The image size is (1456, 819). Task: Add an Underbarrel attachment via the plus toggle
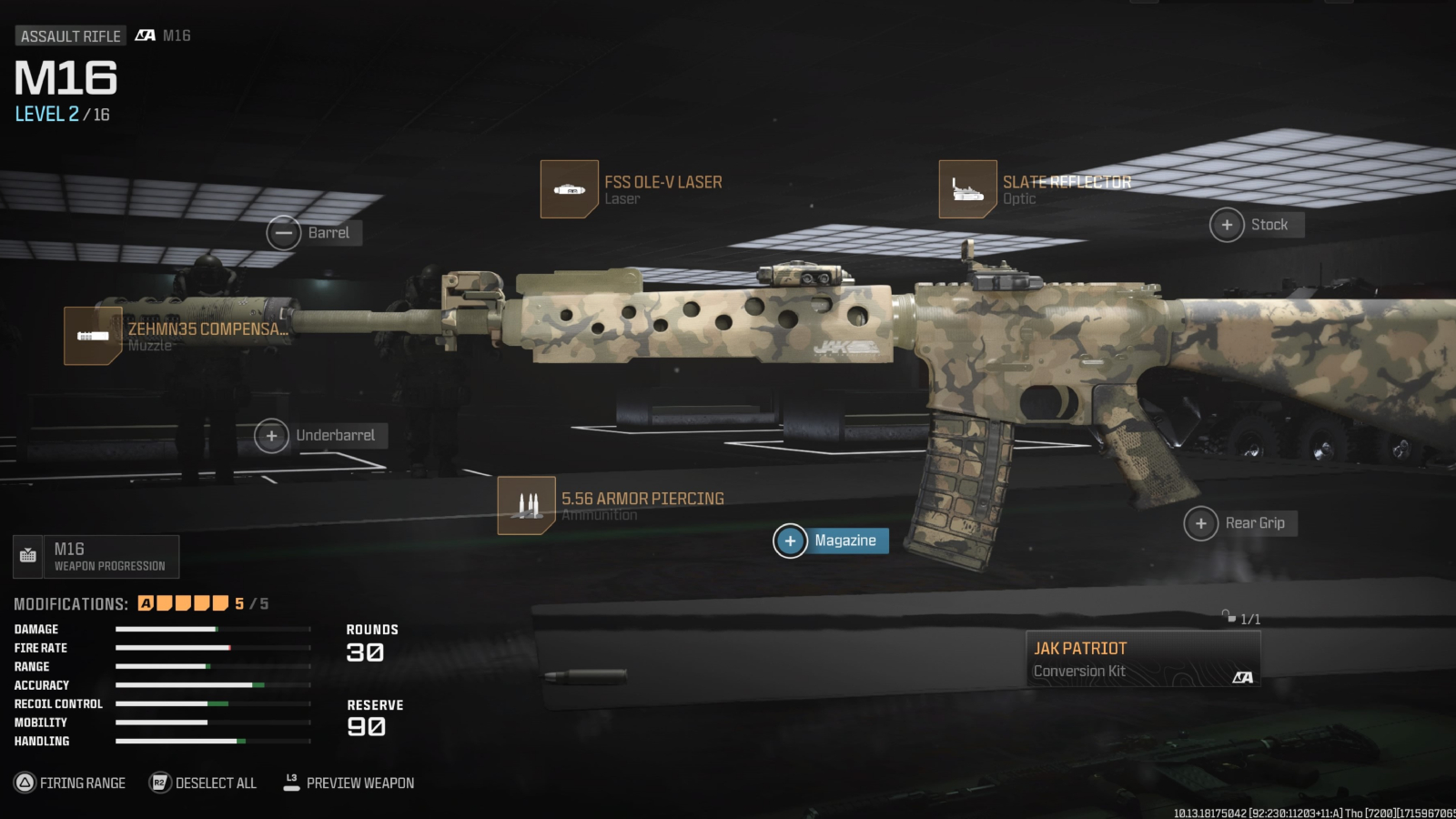pos(271,436)
